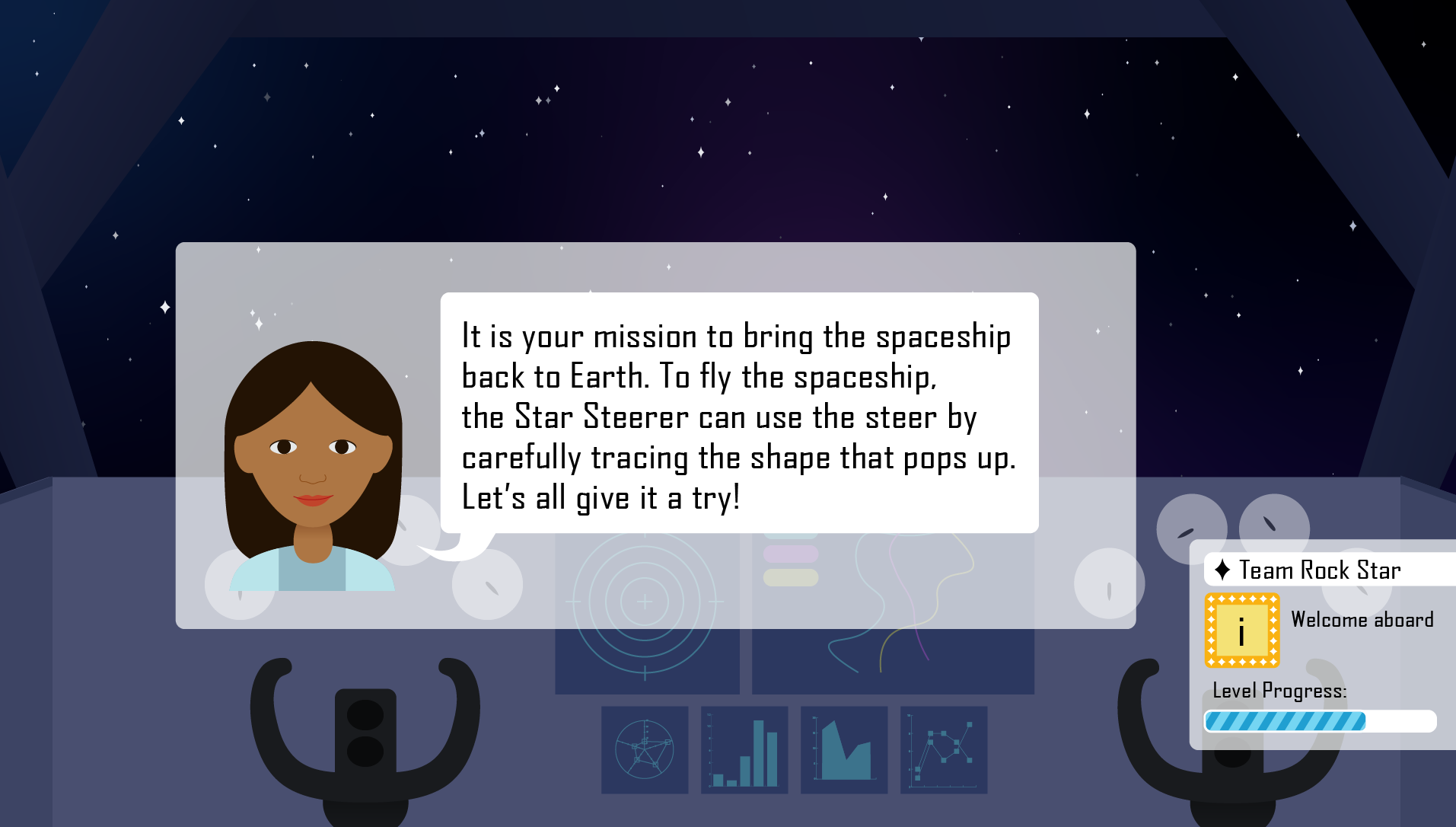Click the Level Progress label
The width and height of the screenshot is (1456, 827).
click(x=1279, y=691)
